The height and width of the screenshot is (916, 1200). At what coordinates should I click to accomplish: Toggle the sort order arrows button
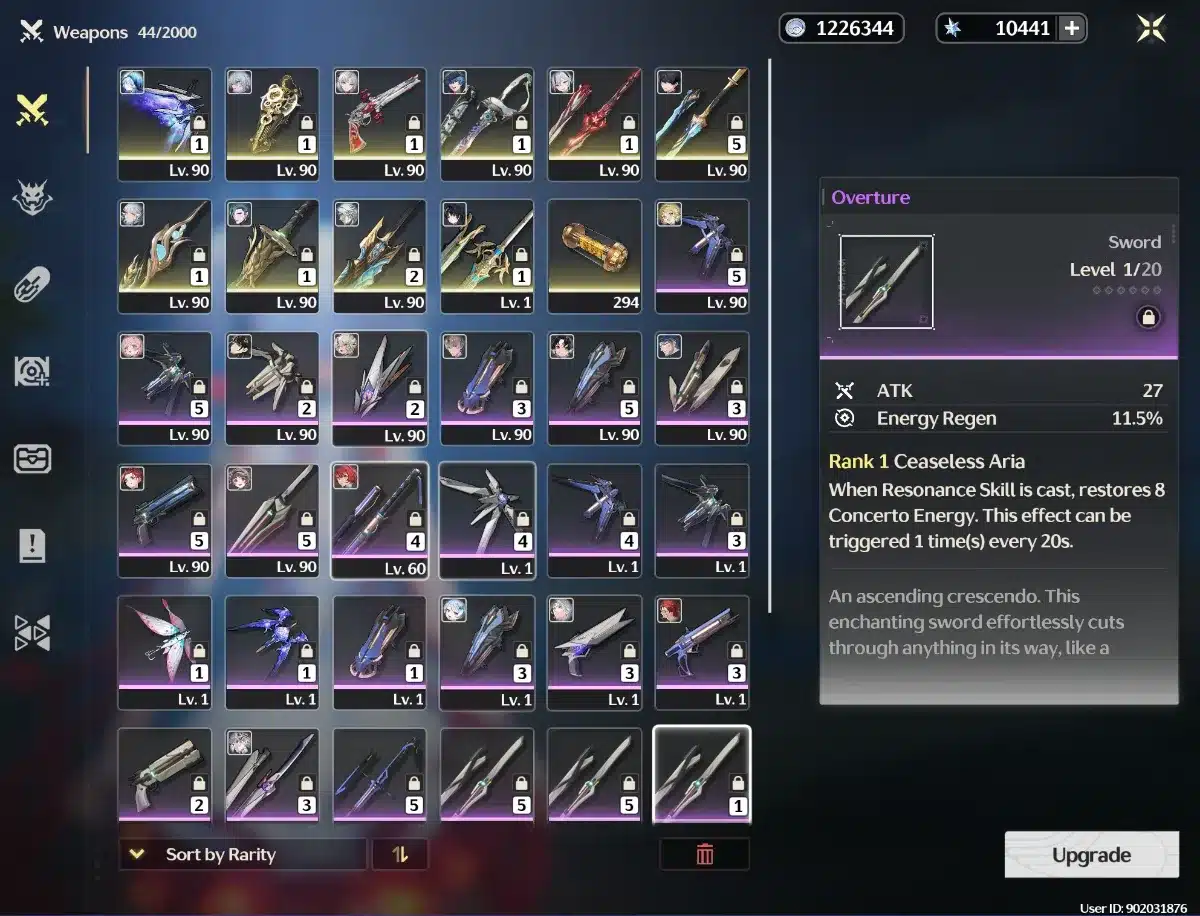400,855
